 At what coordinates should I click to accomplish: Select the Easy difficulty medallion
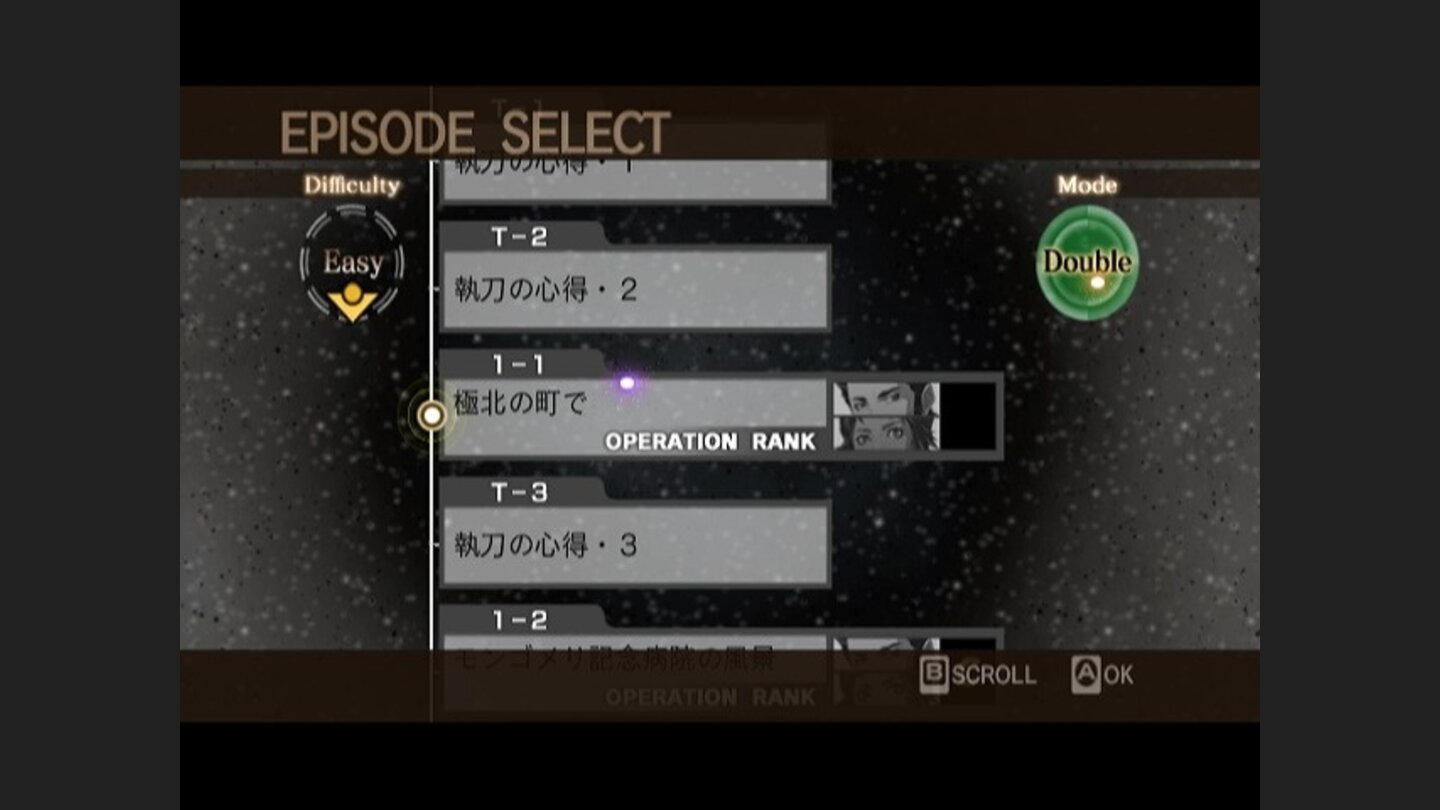[x=350, y=262]
